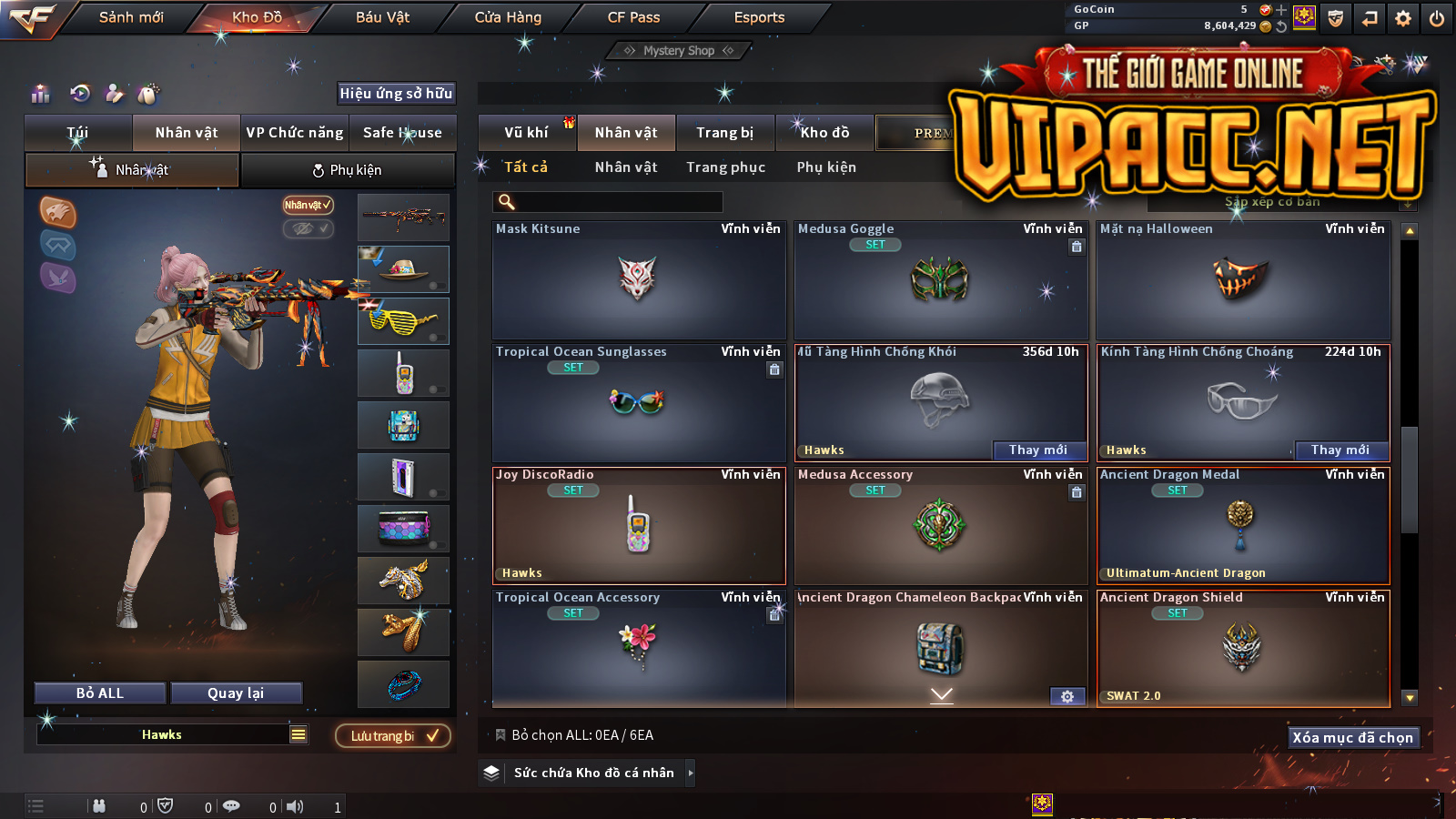Viewport: 1456px width, 819px height.
Task: Open the Esports menu
Action: (x=759, y=17)
